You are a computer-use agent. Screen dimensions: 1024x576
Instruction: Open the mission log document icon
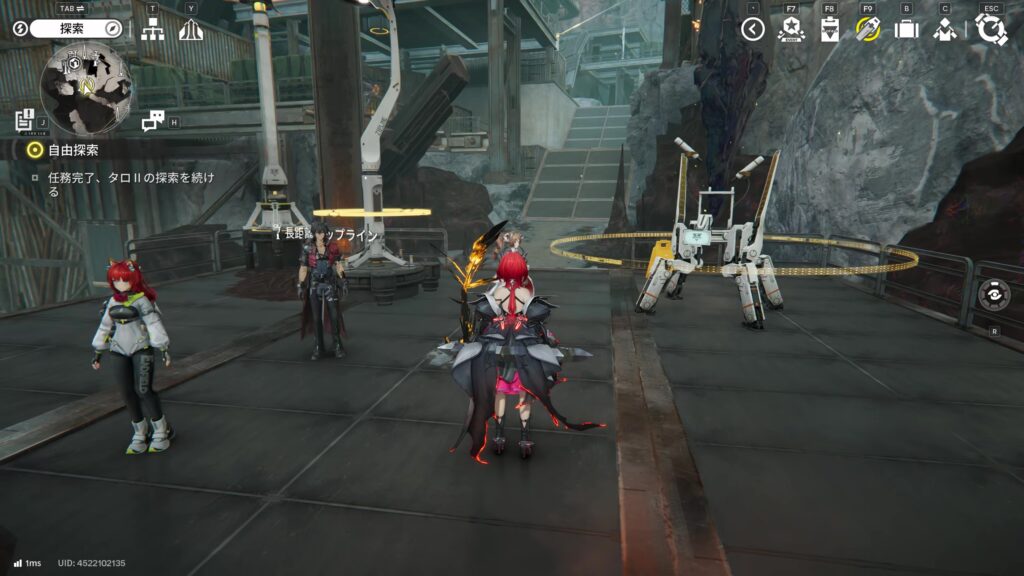point(25,121)
